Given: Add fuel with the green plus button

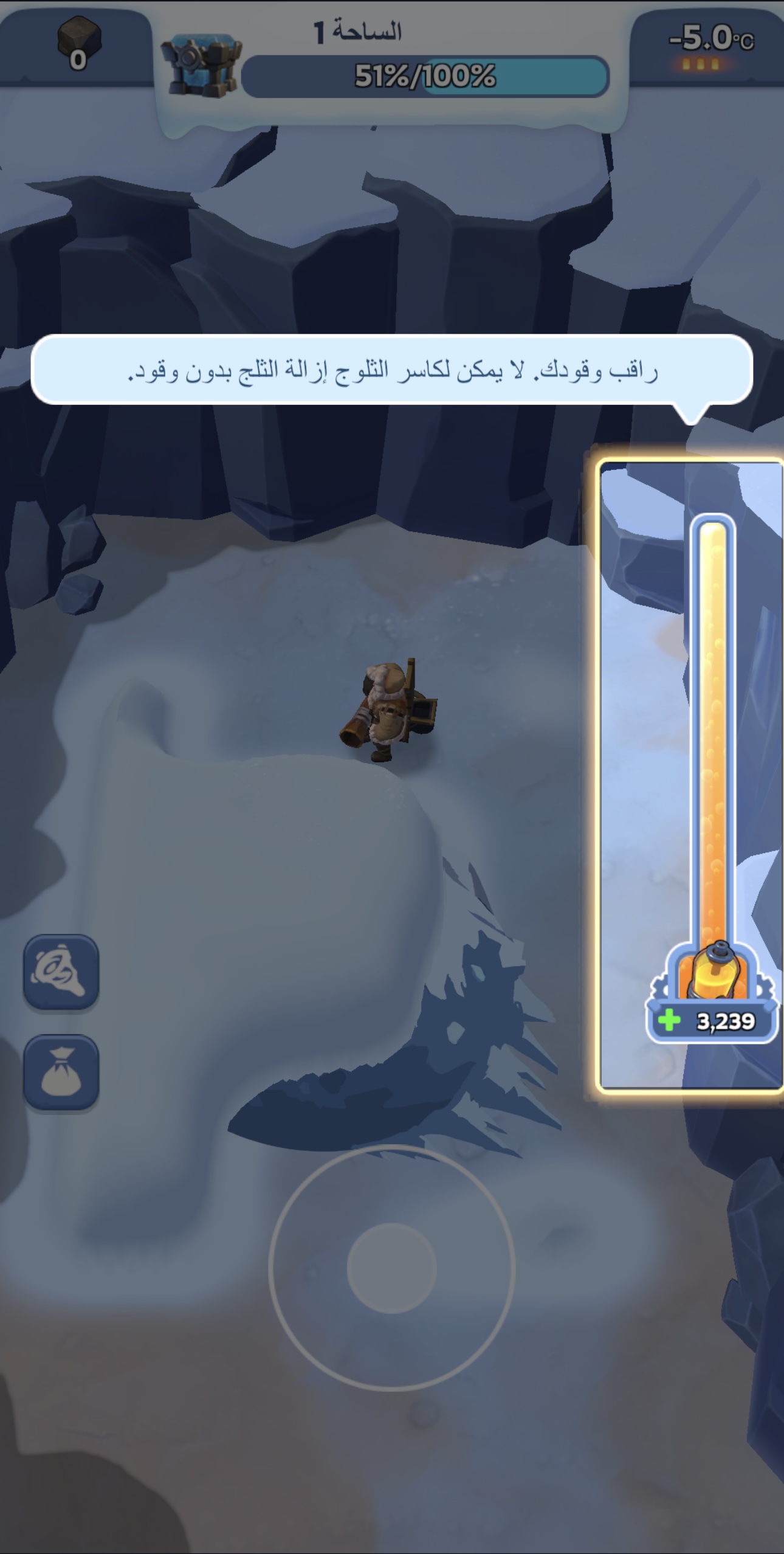Looking at the screenshot, I should coord(670,1020).
